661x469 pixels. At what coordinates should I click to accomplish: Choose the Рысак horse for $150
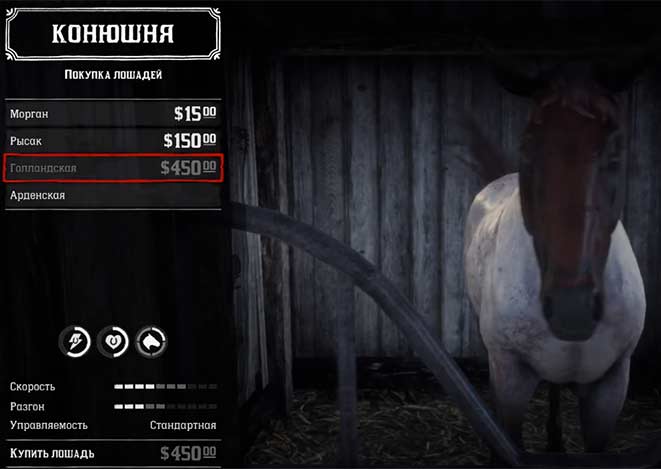click(112, 141)
